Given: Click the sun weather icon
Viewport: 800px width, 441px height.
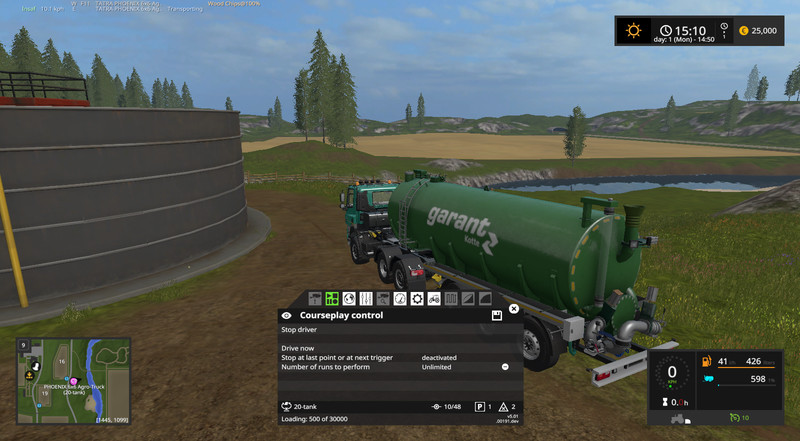Looking at the screenshot, I should click(x=633, y=30).
